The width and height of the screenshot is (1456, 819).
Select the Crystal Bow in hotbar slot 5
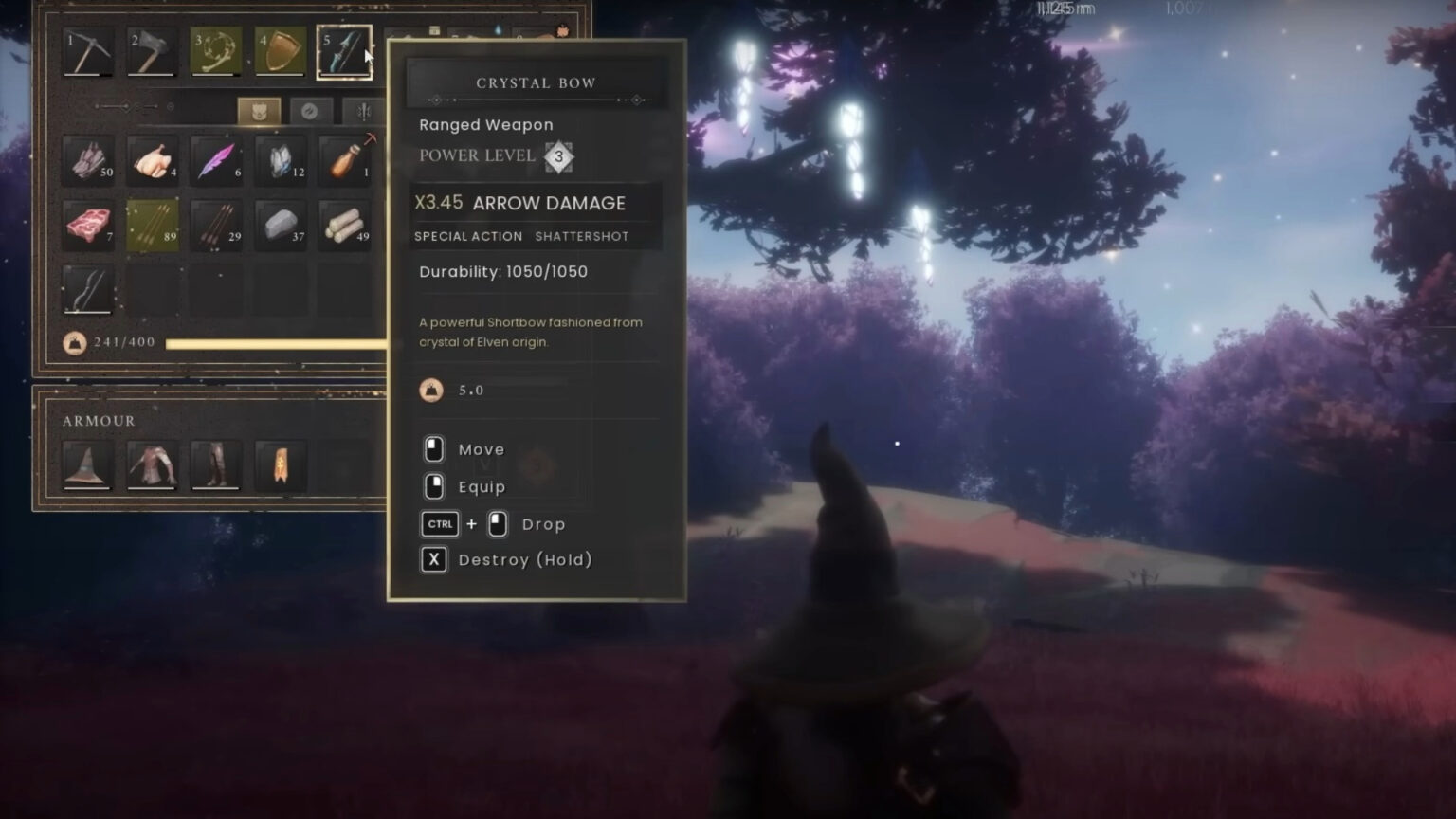[x=344, y=52]
